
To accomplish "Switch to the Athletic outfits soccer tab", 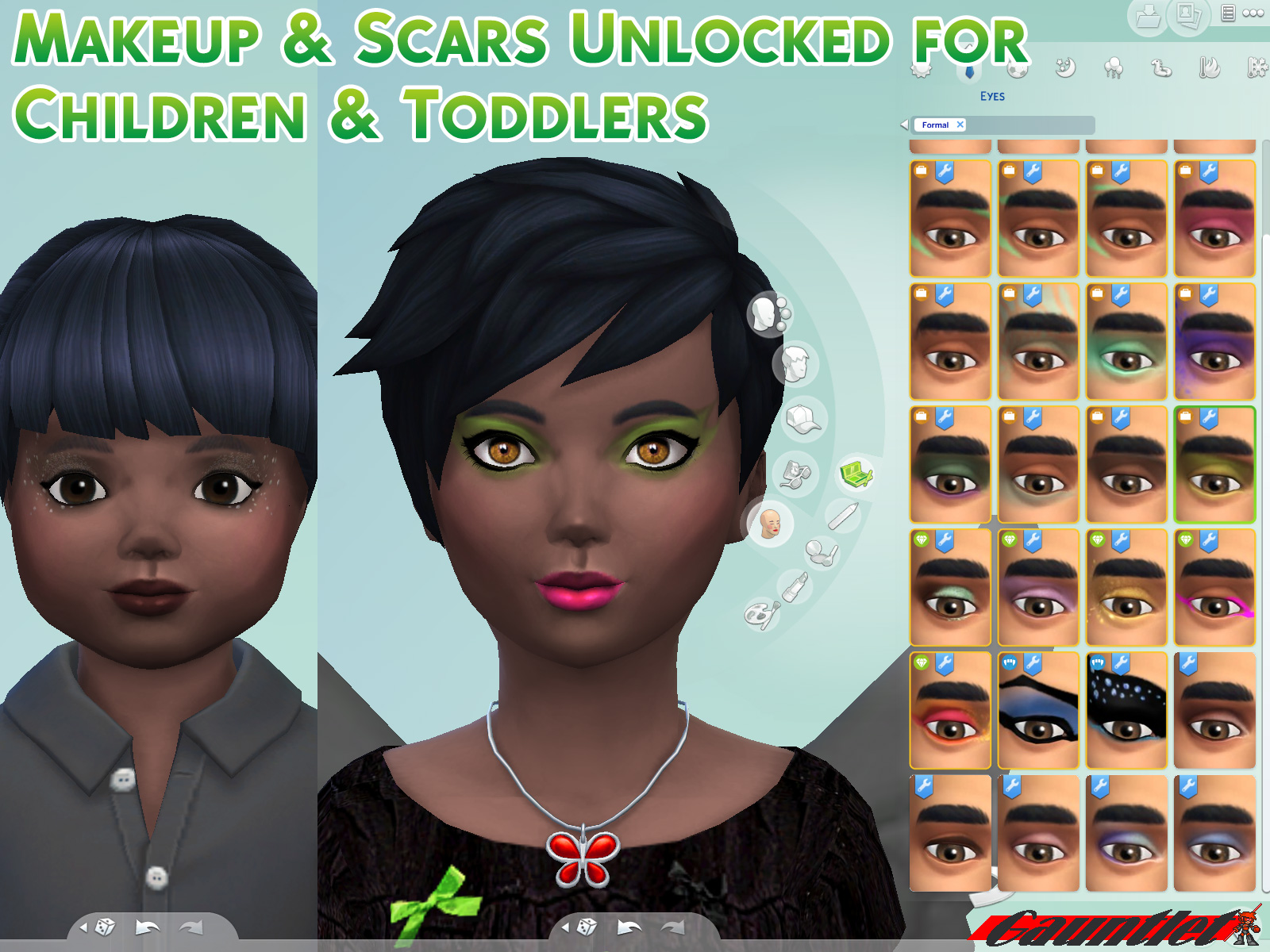I will [1017, 69].
